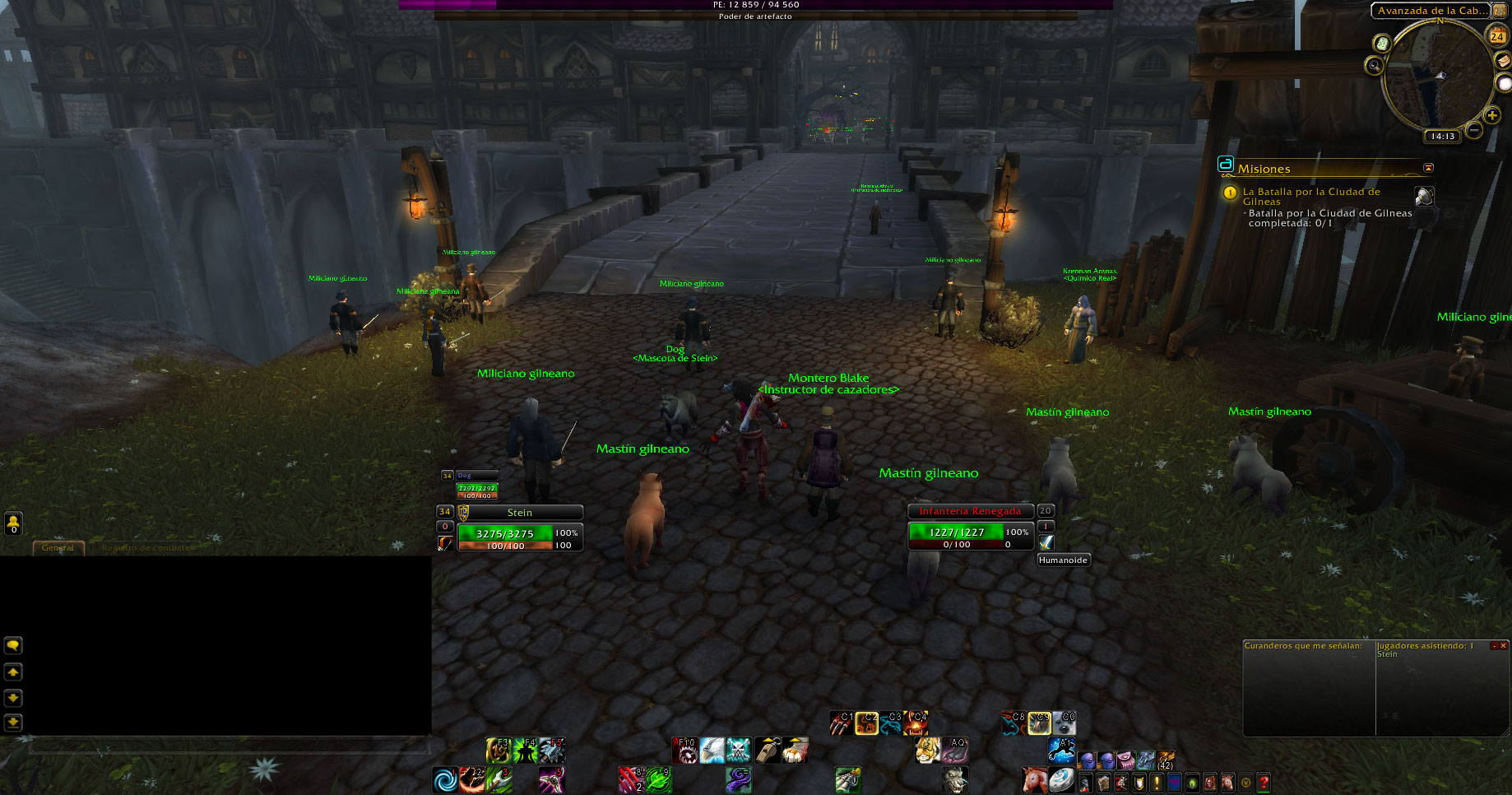This screenshot has width=1512, height=795.
Task: Use the white hearthstone icon
Action: [1061, 780]
